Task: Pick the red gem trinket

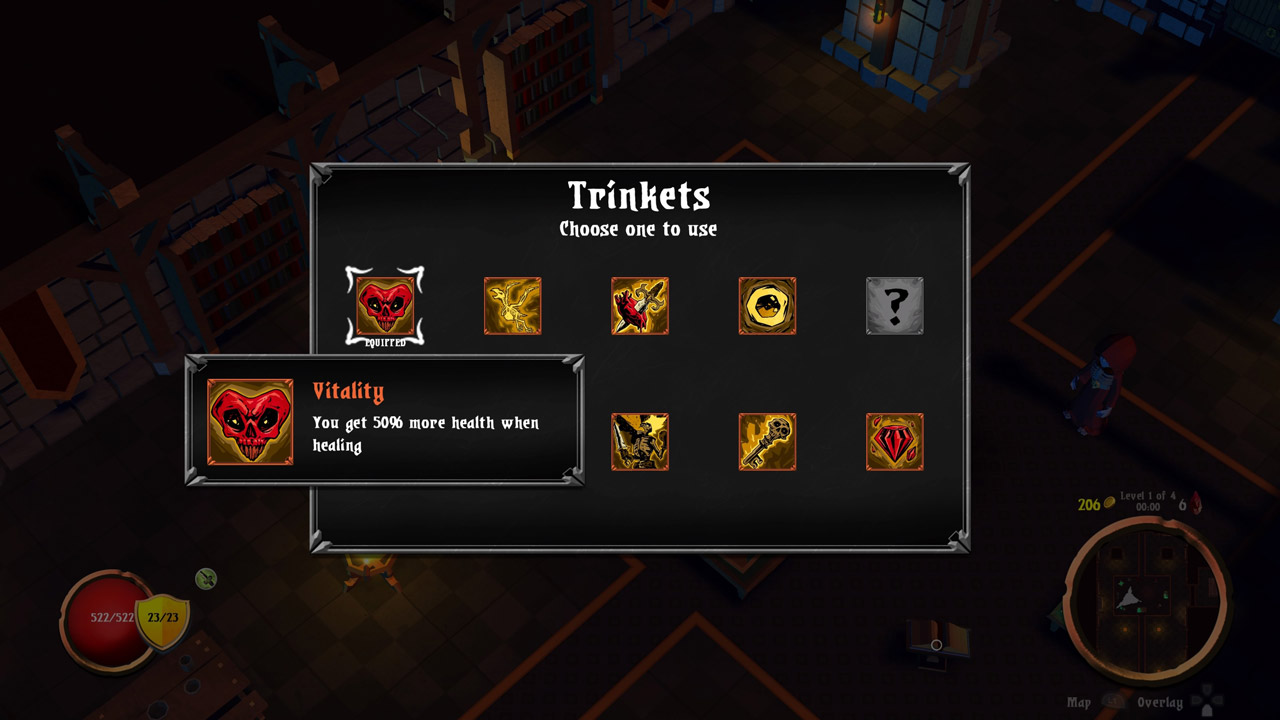Action: pyautogui.click(x=894, y=442)
